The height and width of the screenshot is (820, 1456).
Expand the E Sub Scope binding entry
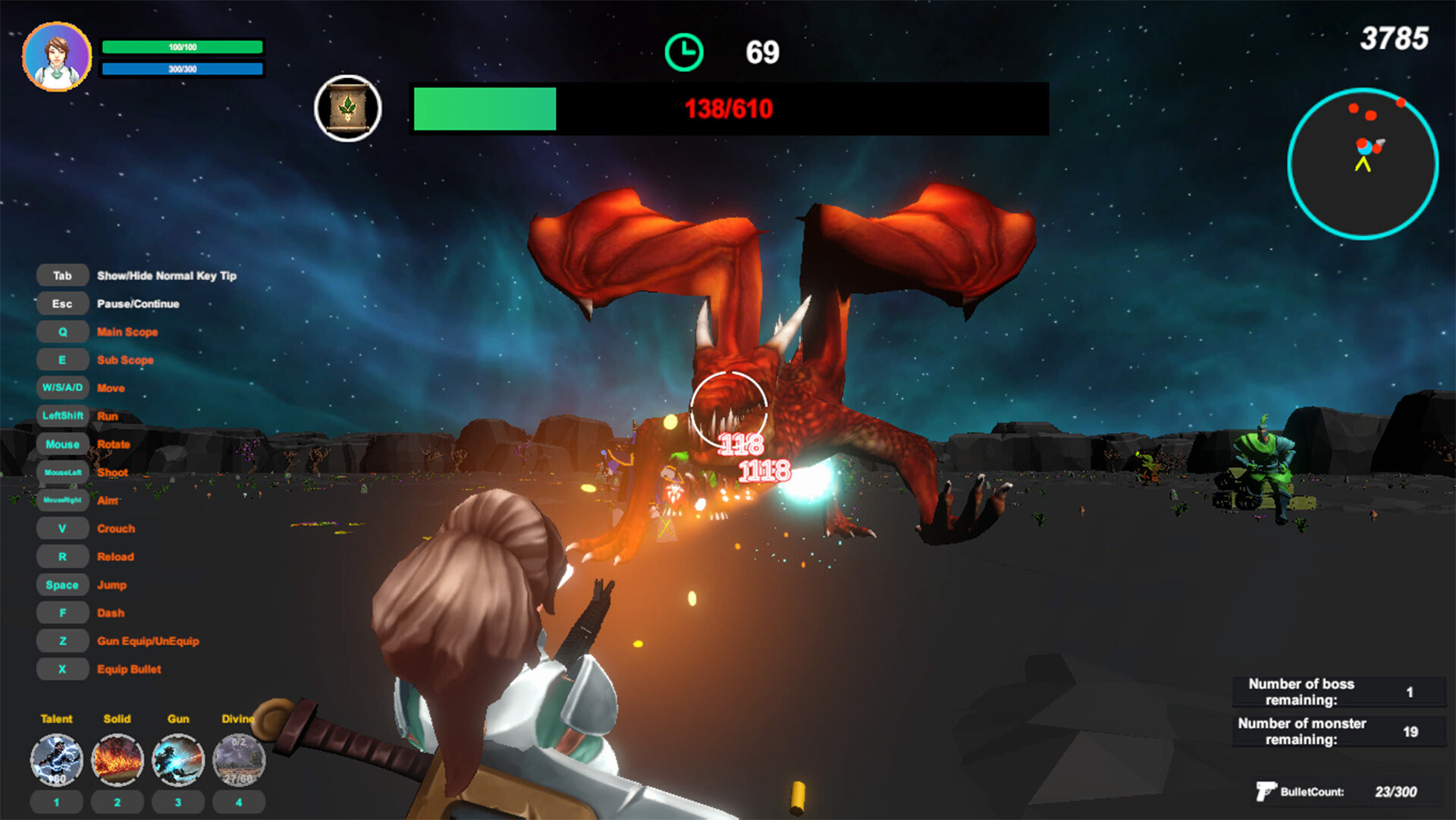coord(62,359)
